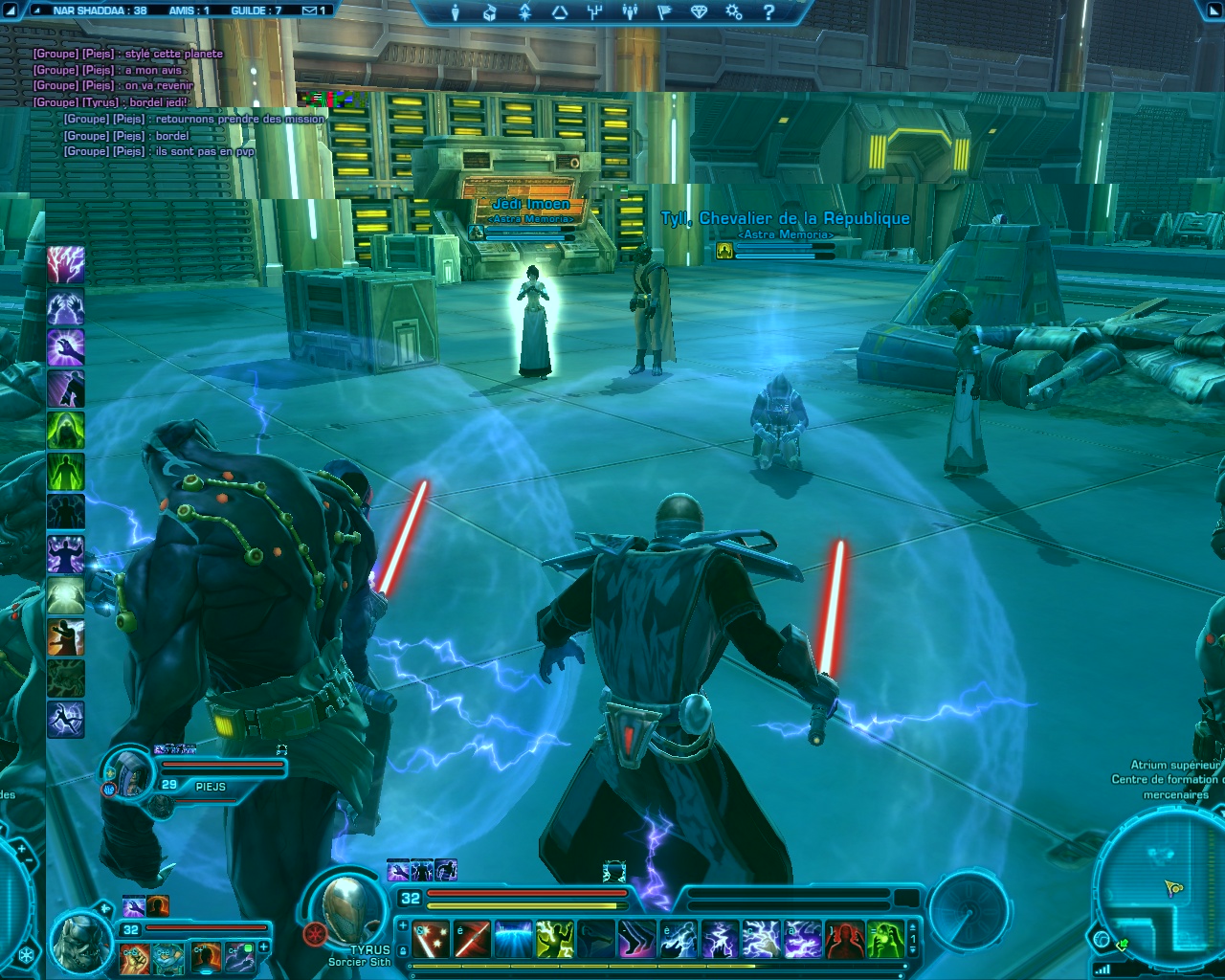Screen dimensions: 1225x980
Task: Open the inventory crate icon
Action: click(490, 12)
